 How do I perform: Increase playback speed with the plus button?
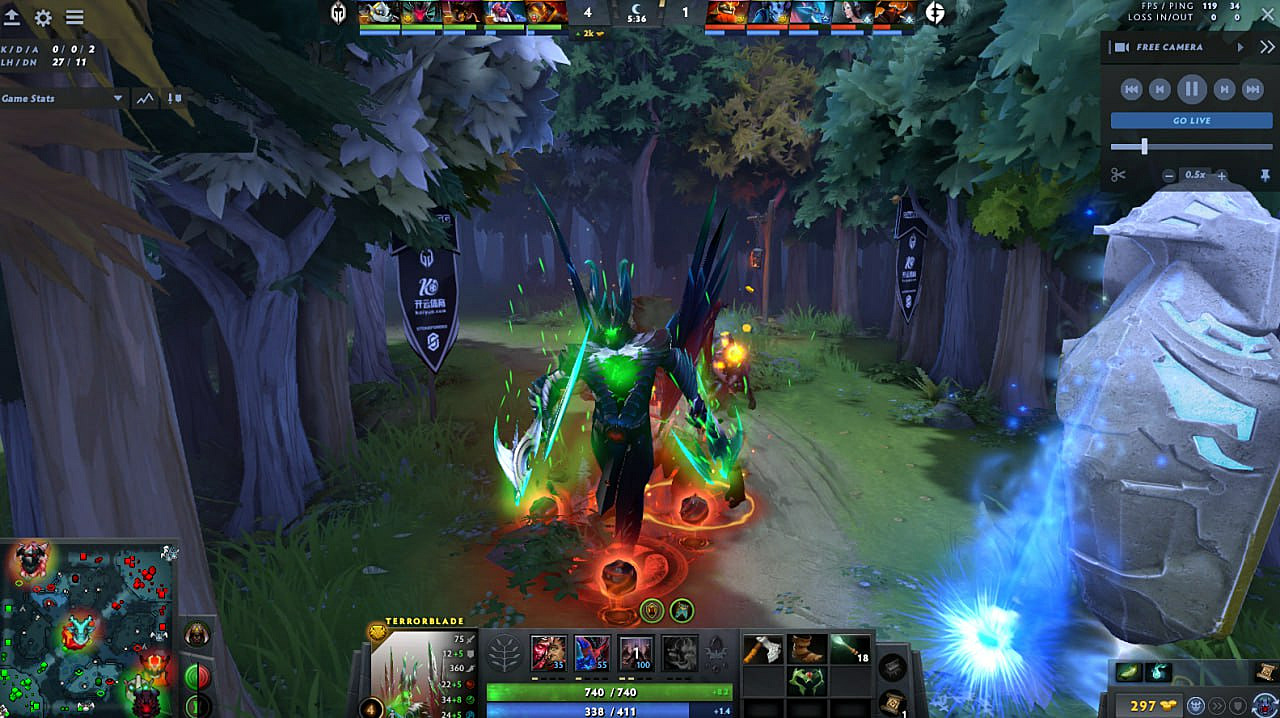pyautogui.click(x=1221, y=176)
